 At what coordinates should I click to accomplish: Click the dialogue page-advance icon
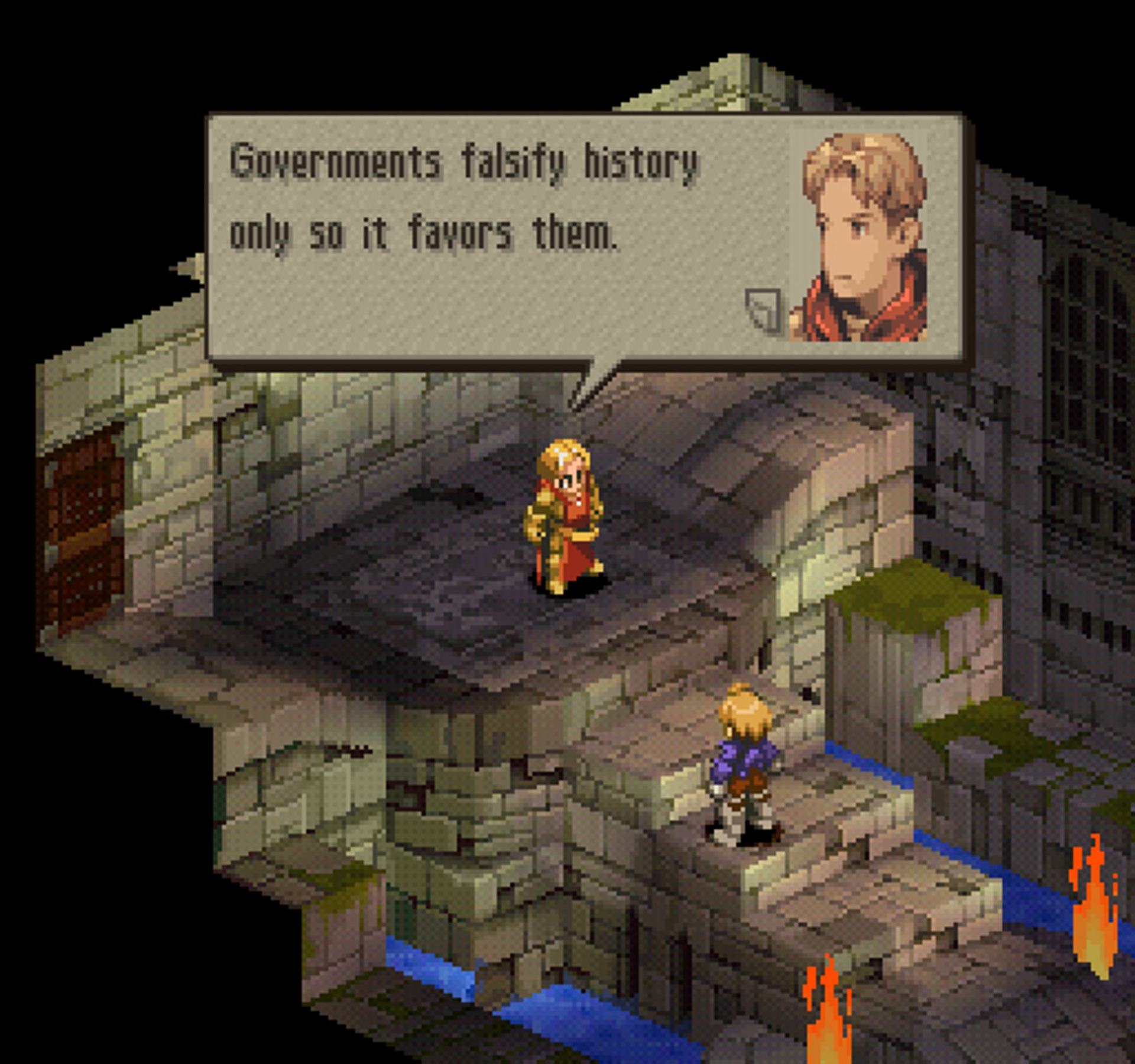coord(763,310)
